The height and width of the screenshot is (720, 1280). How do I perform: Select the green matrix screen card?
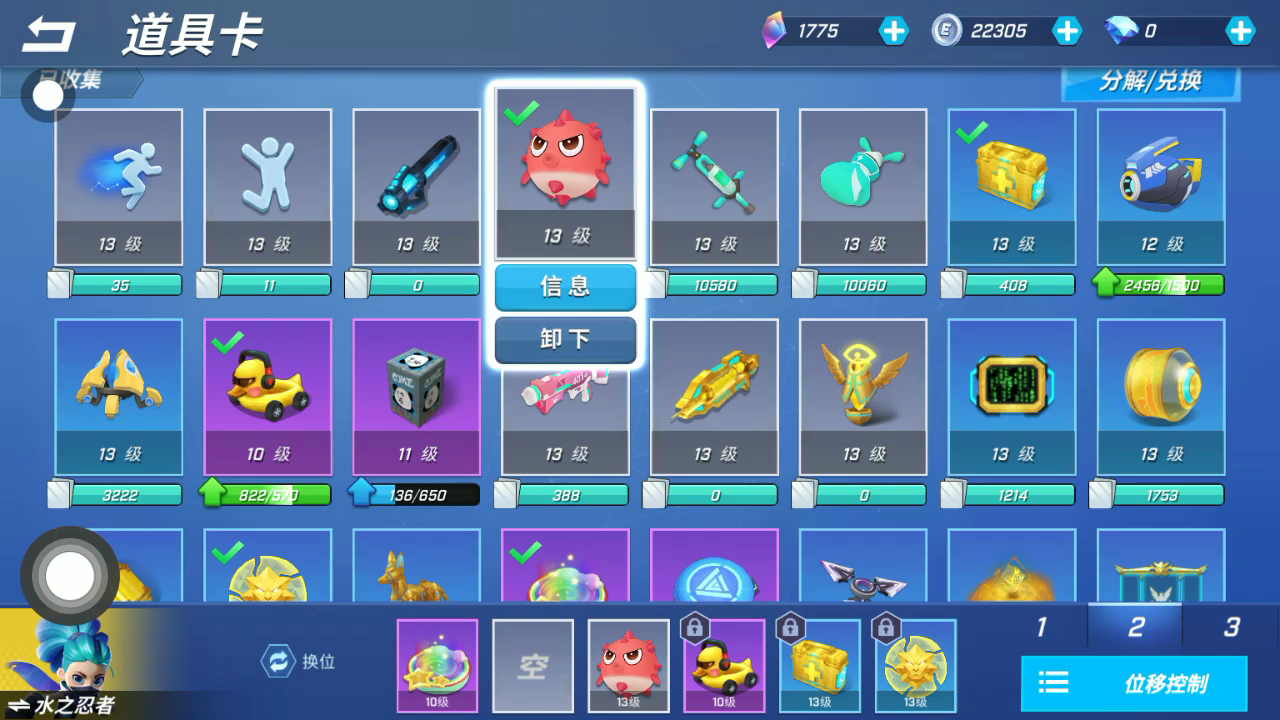pyautogui.click(x=1012, y=396)
